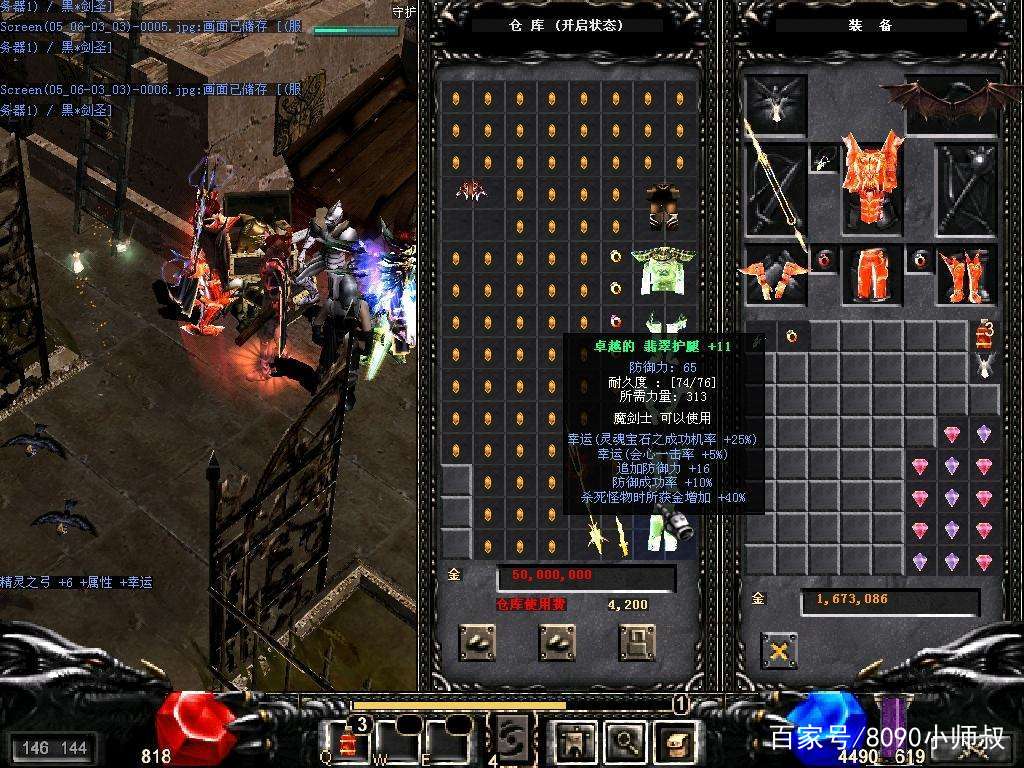Pick the red winged item in warehouse
Image resolution: width=1024 pixels, height=768 pixels.
point(470,190)
